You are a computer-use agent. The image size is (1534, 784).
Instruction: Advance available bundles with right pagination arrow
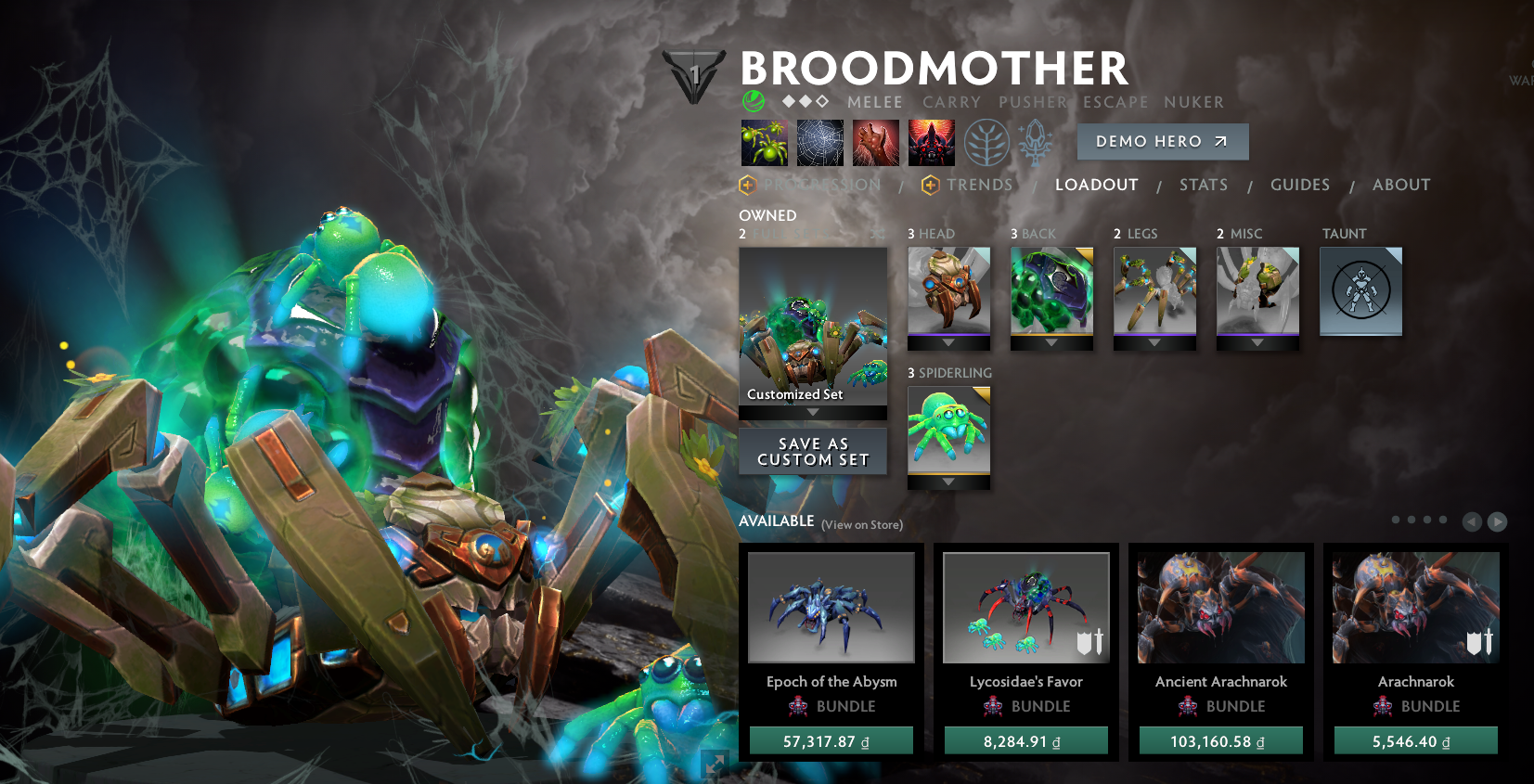[1497, 521]
